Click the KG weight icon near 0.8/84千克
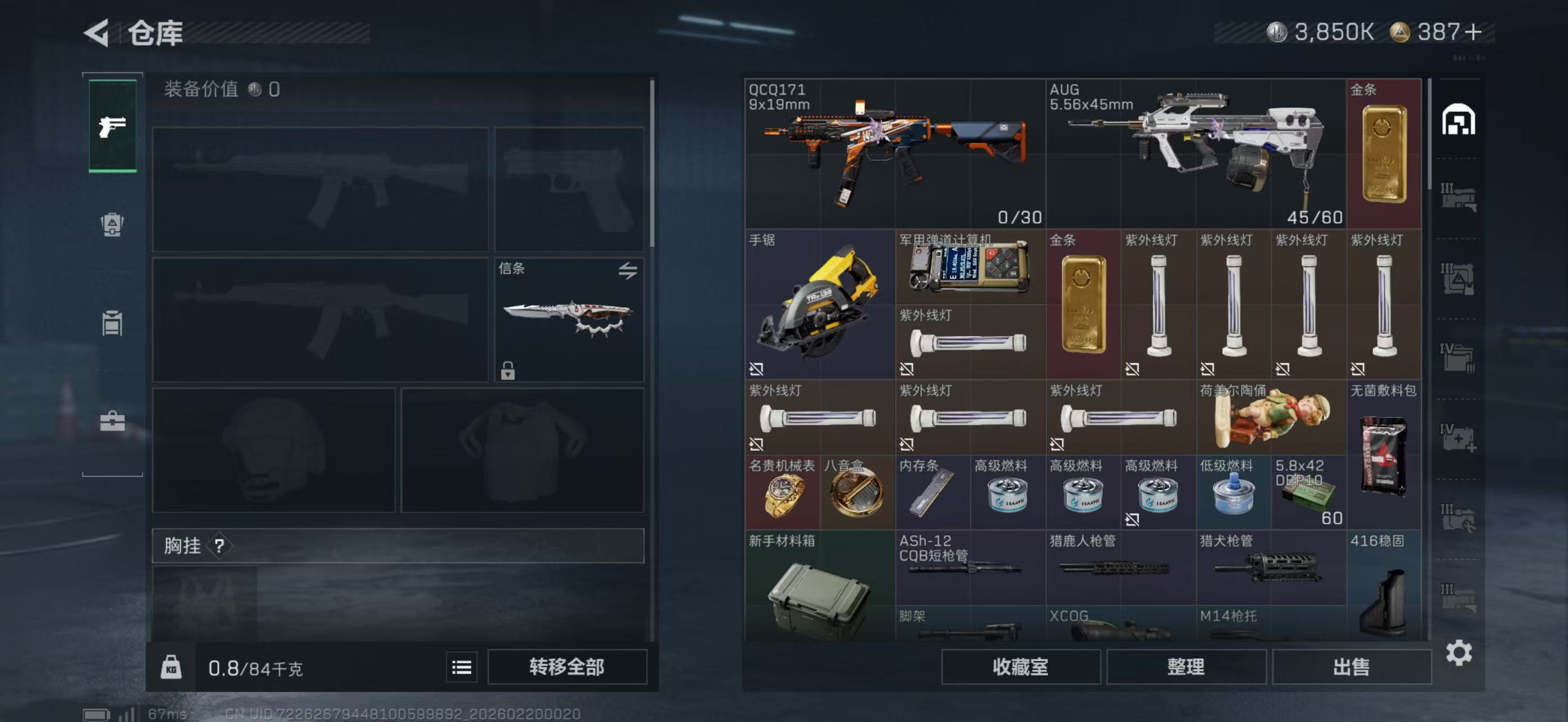This screenshot has width=1568, height=722. [173, 667]
